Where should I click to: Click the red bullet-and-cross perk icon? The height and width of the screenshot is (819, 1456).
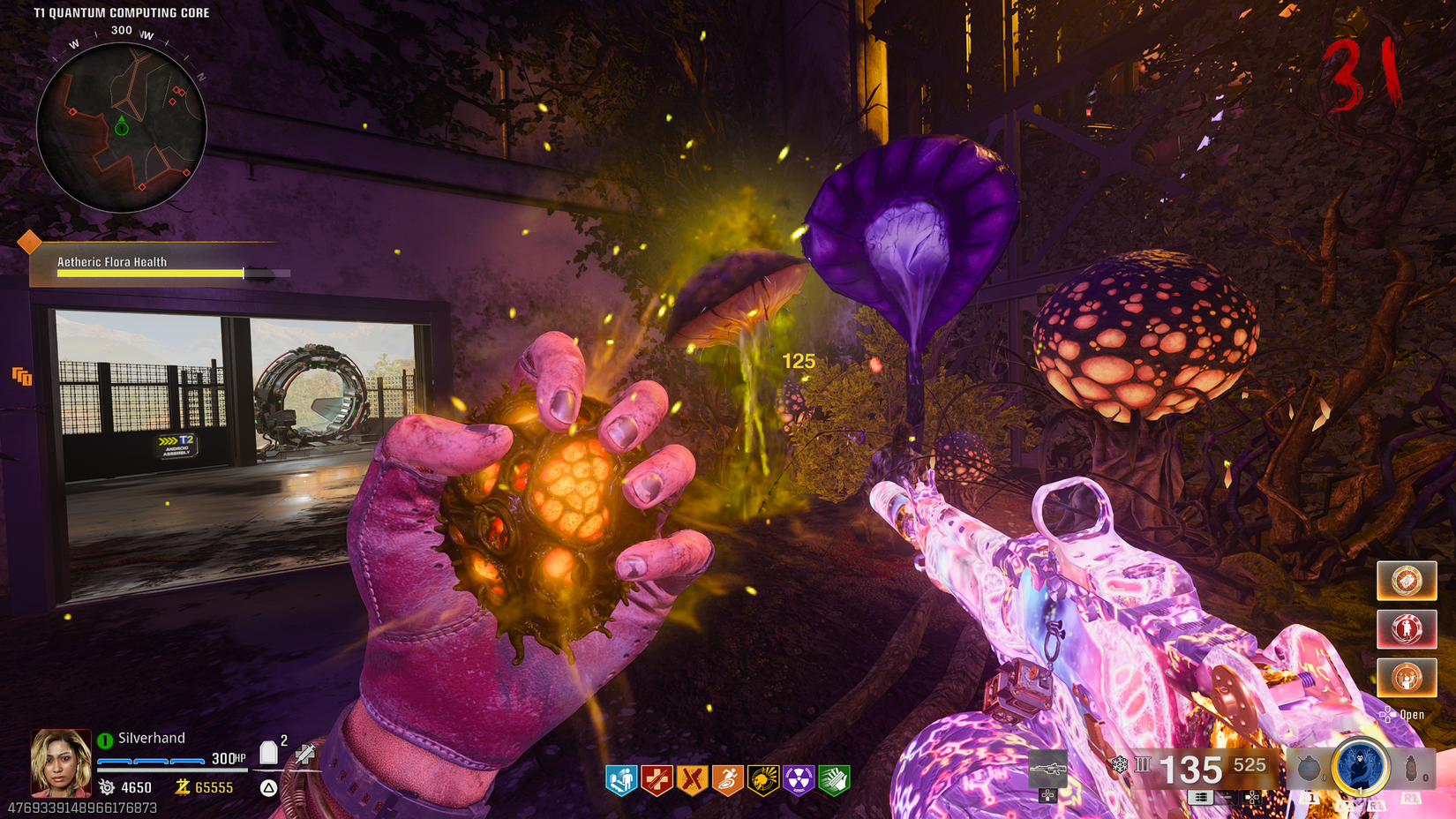click(x=657, y=780)
